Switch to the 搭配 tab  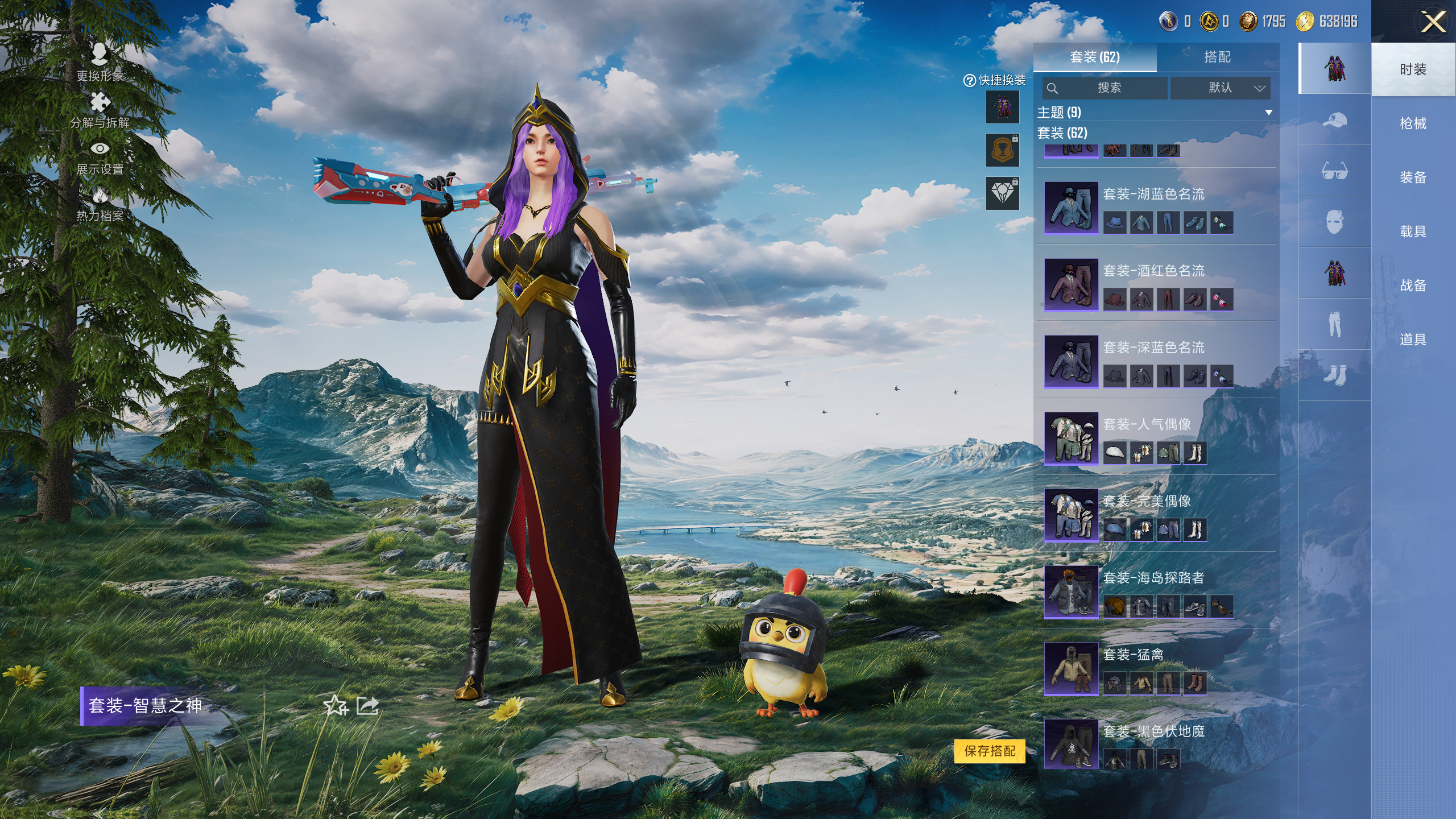pyautogui.click(x=1217, y=57)
